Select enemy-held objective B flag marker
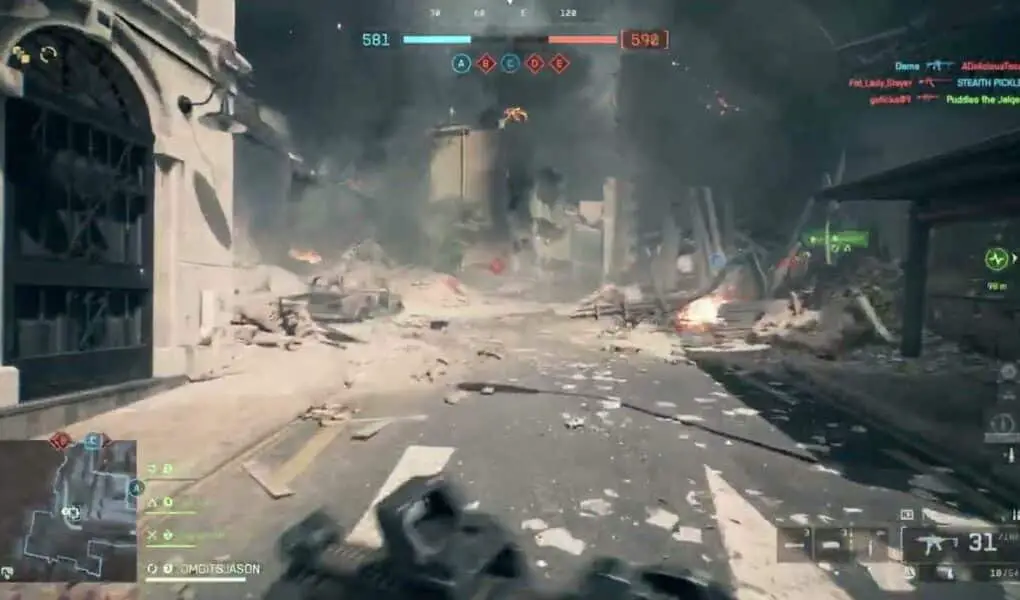 [x=486, y=64]
